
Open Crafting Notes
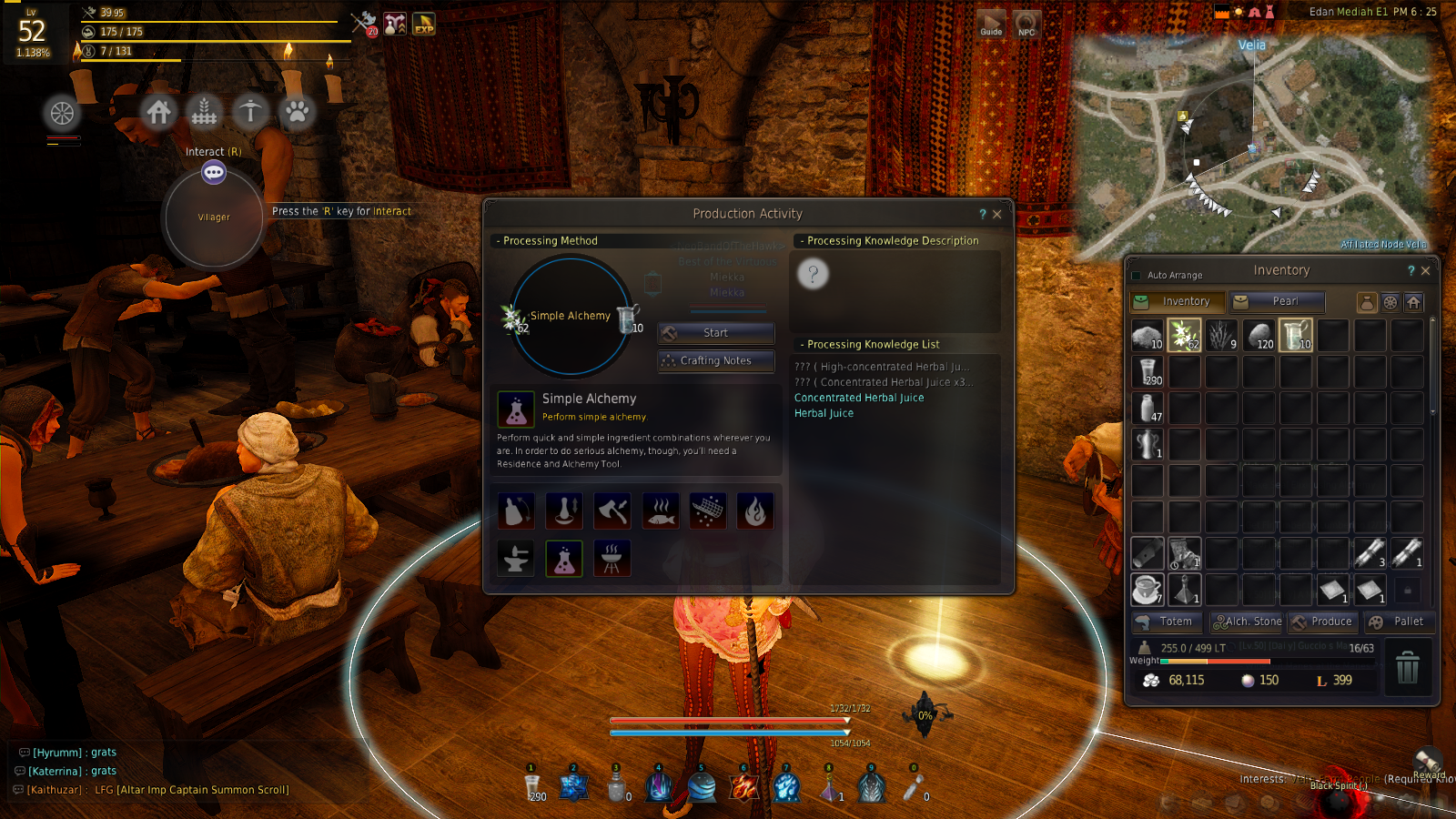pyautogui.click(x=716, y=361)
